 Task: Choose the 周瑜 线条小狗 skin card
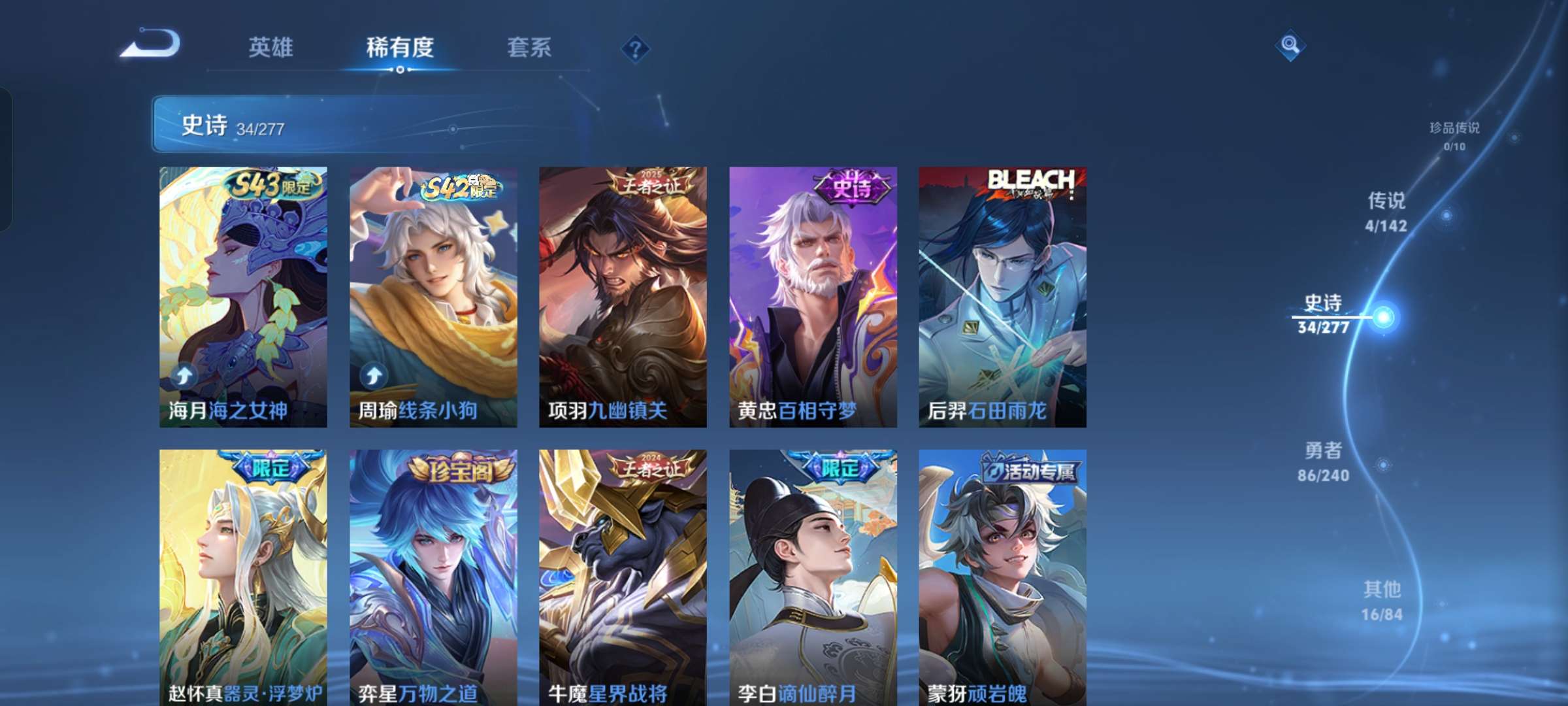coord(433,297)
